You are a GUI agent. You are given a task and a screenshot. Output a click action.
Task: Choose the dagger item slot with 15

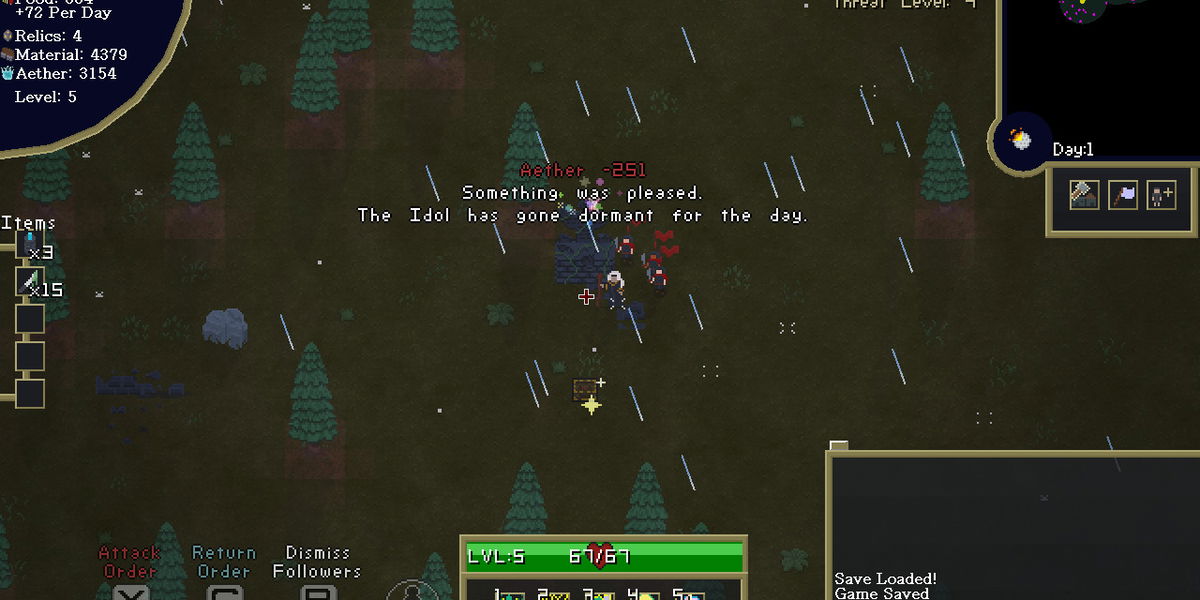click(30, 282)
